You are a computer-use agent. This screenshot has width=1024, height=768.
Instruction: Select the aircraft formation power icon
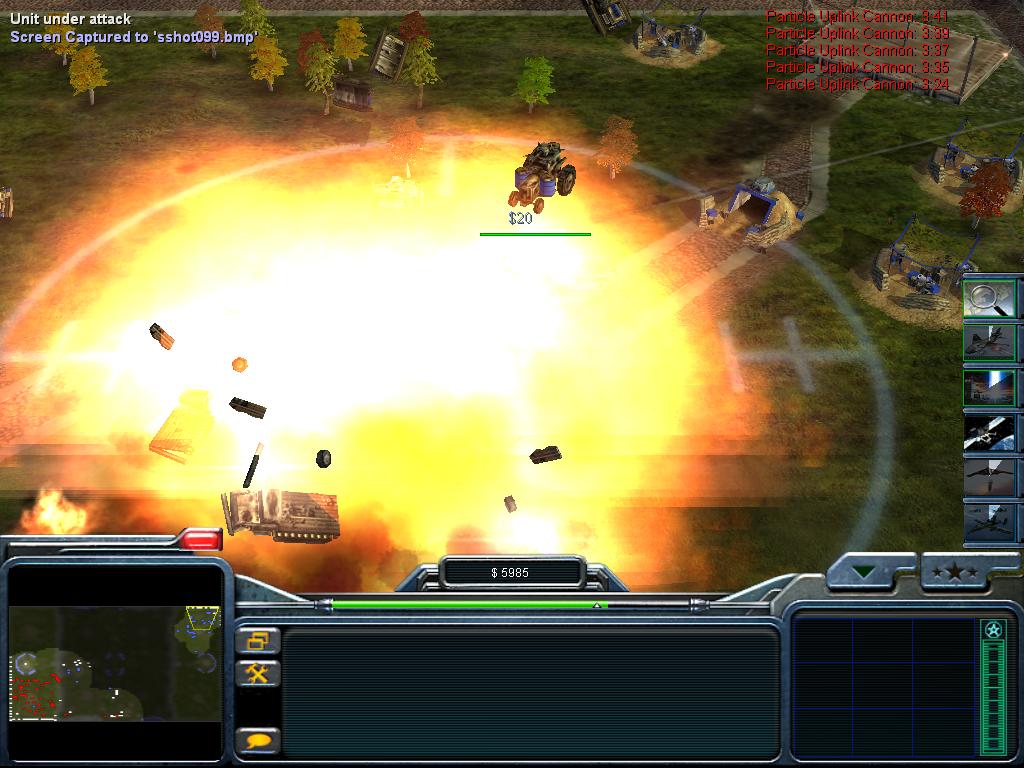coord(989,521)
